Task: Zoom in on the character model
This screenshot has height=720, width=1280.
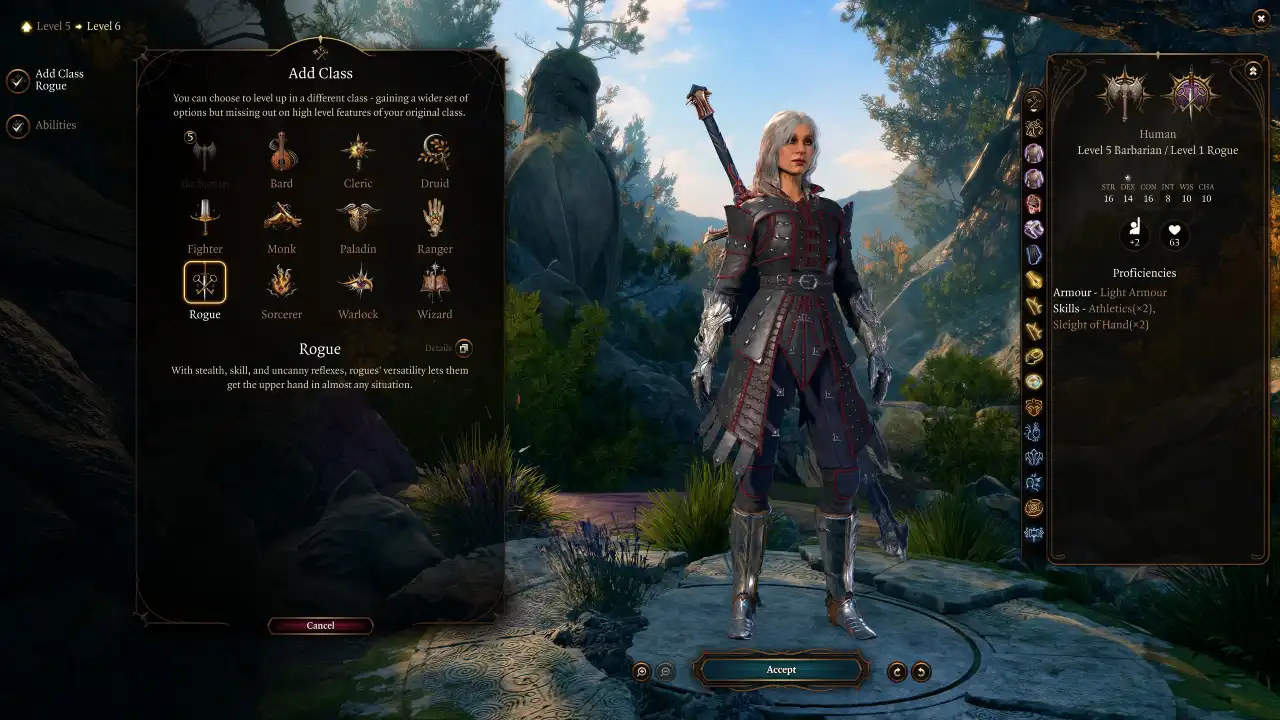Action: [x=640, y=670]
